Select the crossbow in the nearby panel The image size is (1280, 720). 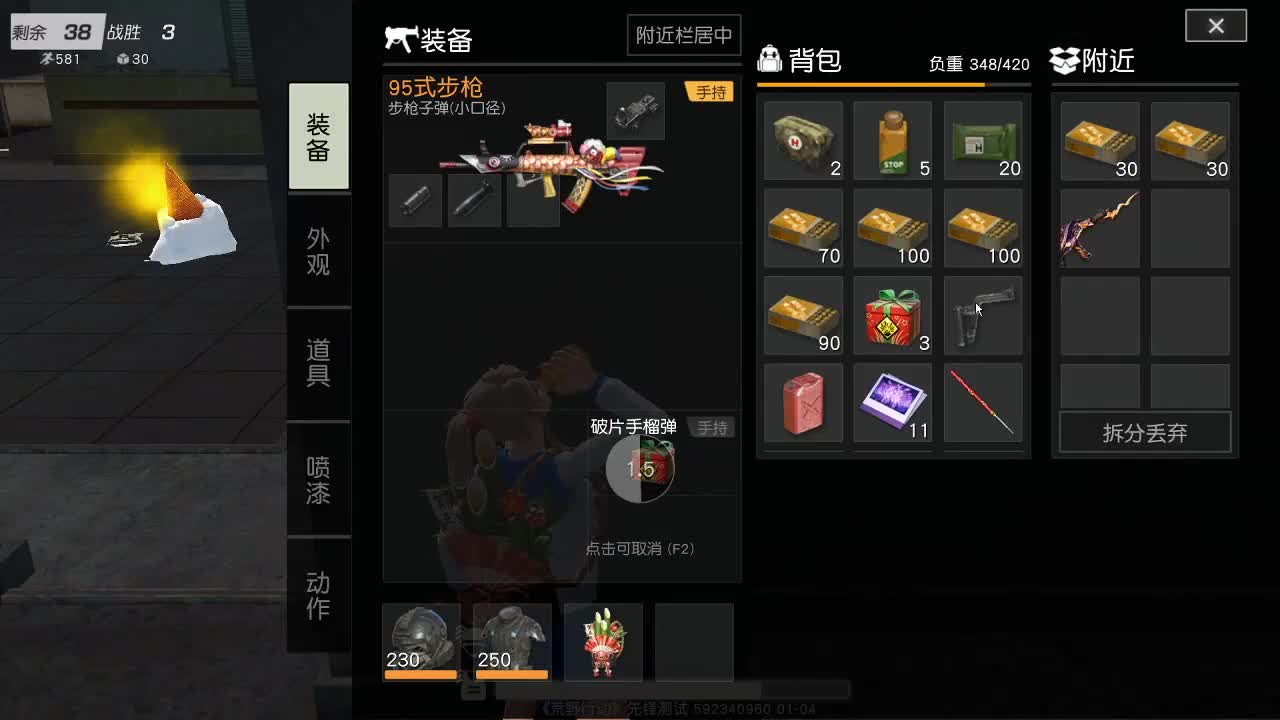click(x=1099, y=228)
